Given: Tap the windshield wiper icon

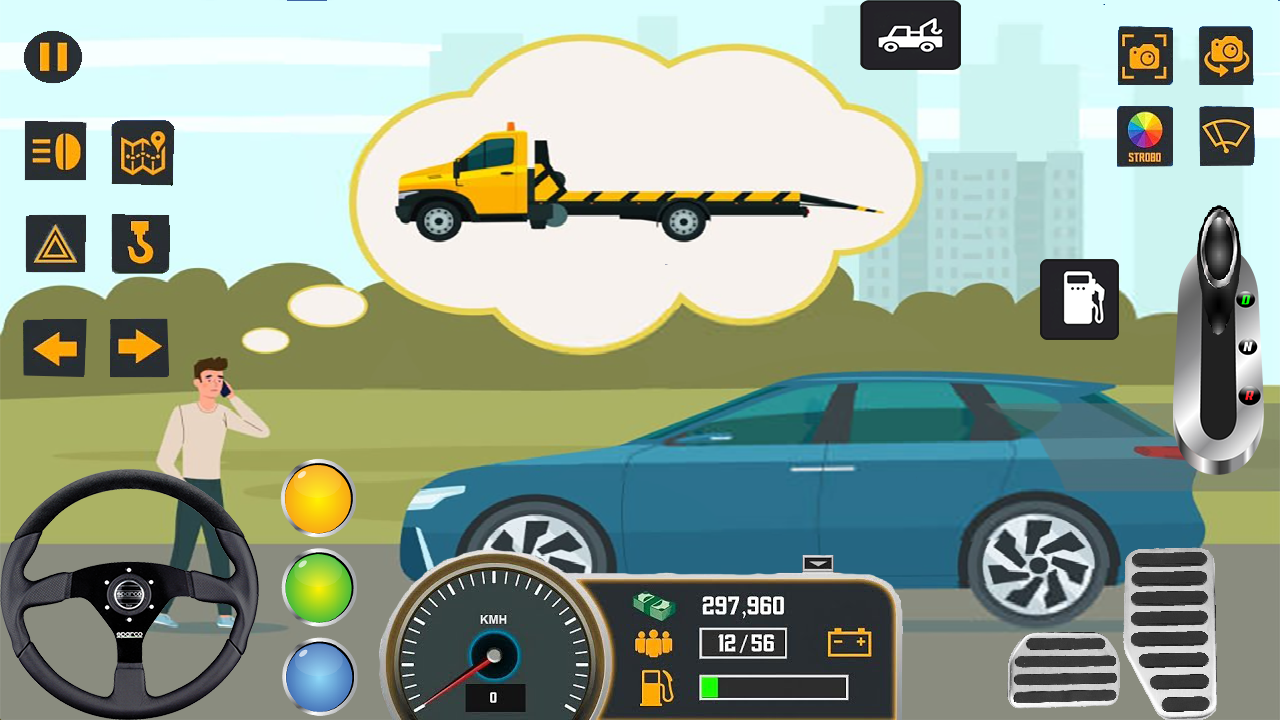Looking at the screenshot, I should pyautogui.click(x=1226, y=137).
